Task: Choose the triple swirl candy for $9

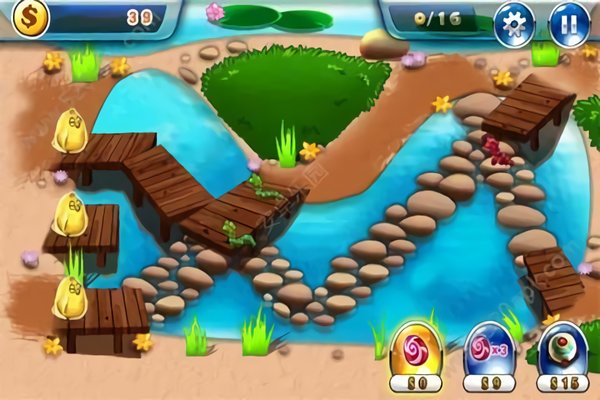Action: 490,350
